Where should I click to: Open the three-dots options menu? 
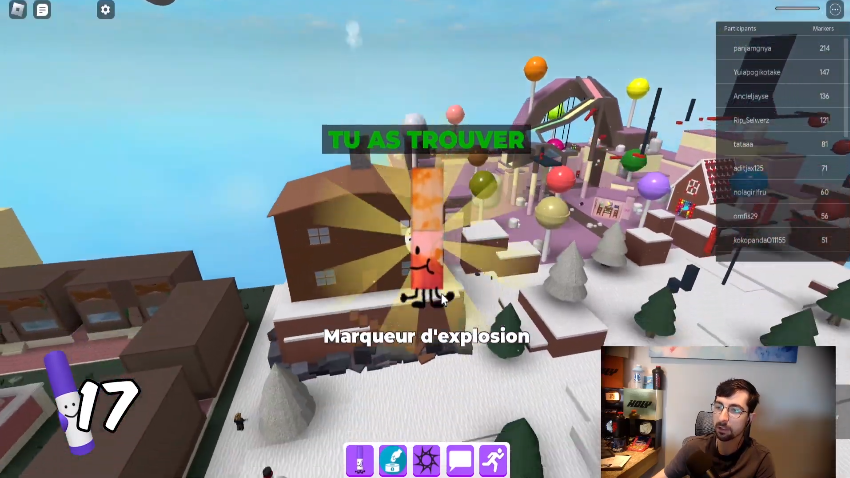835,9
